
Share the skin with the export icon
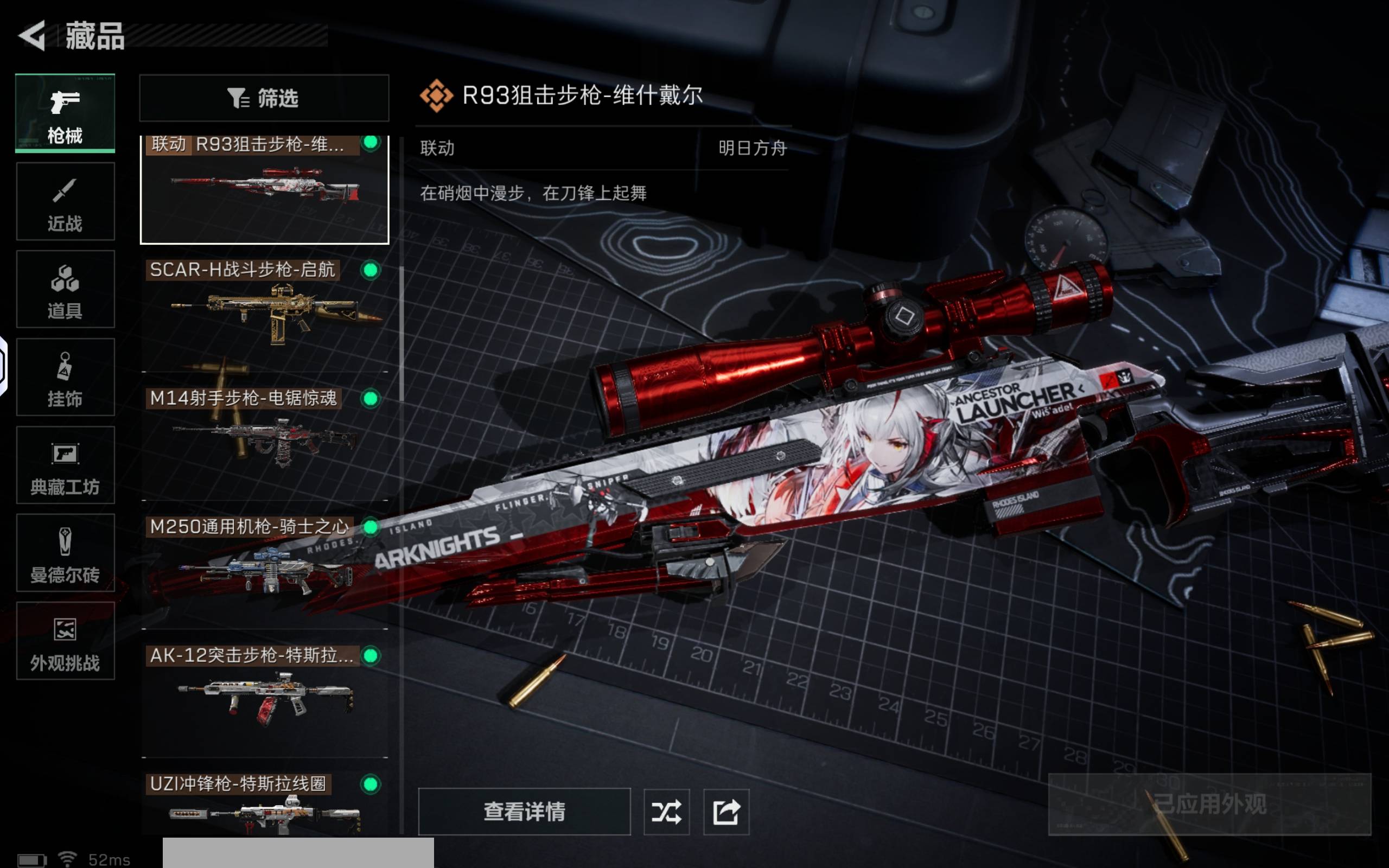(726, 812)
